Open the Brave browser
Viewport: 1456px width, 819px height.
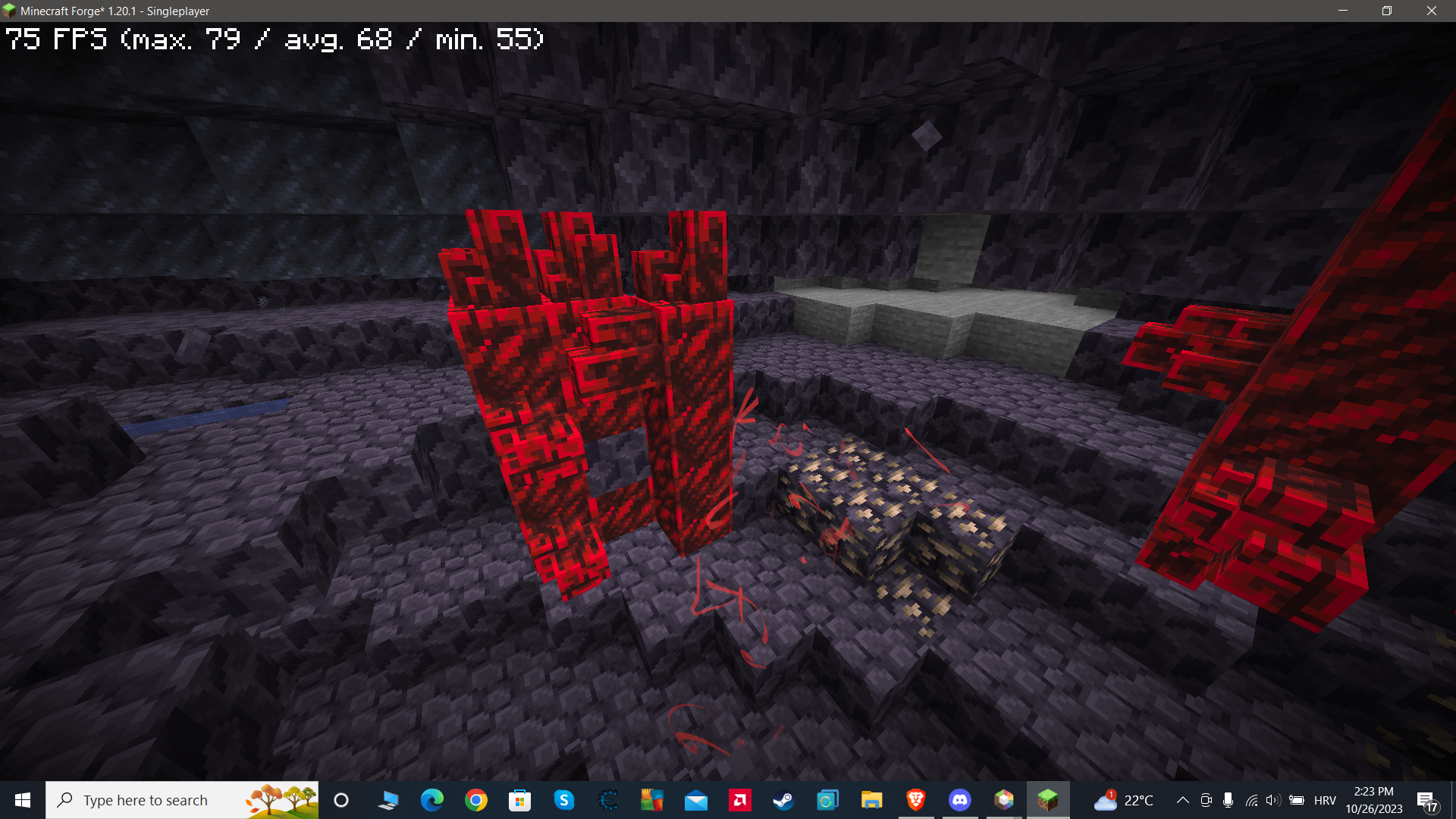pos(915,799)
